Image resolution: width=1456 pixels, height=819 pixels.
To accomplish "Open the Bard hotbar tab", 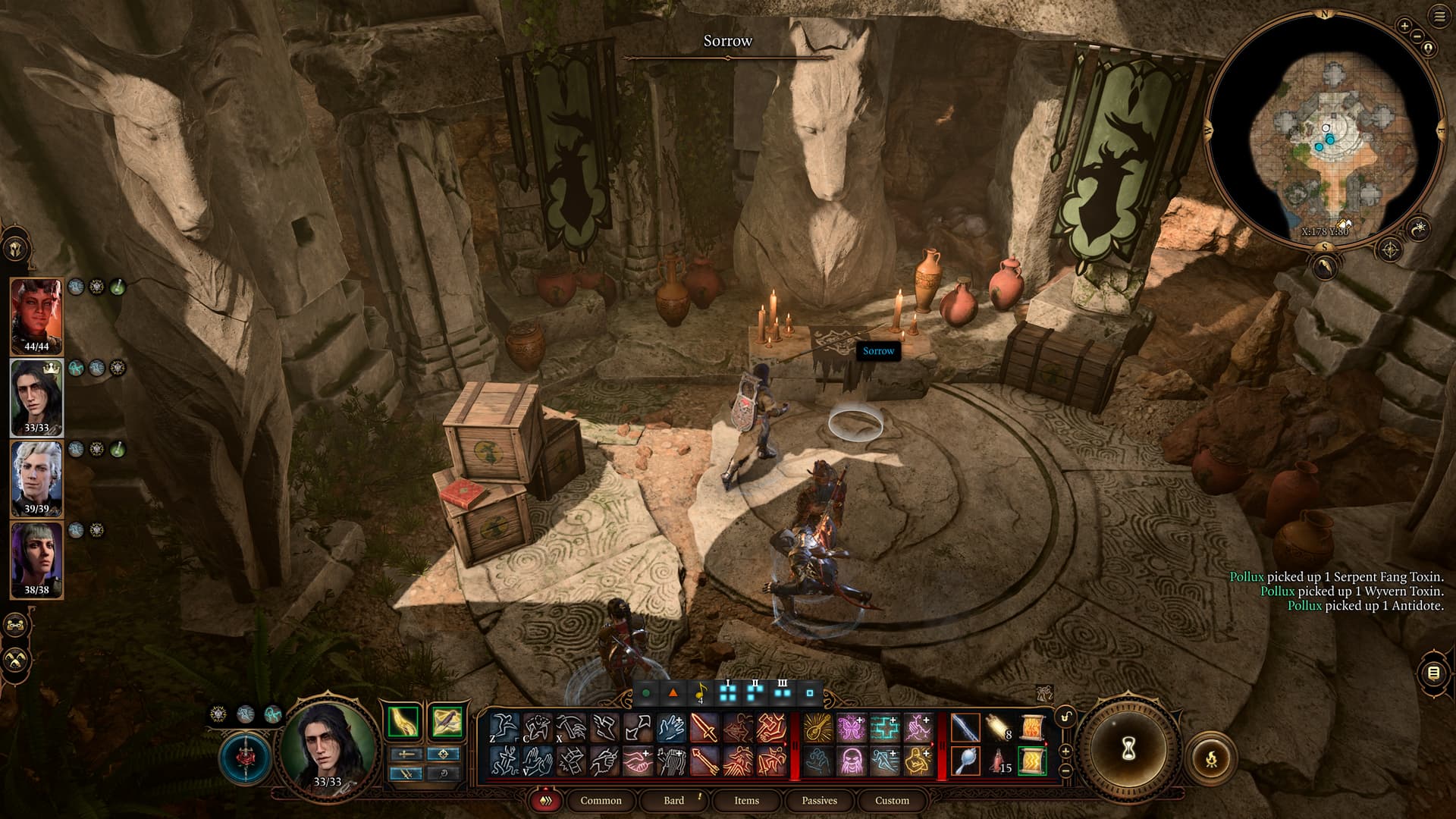I will [x=673, y=800].
